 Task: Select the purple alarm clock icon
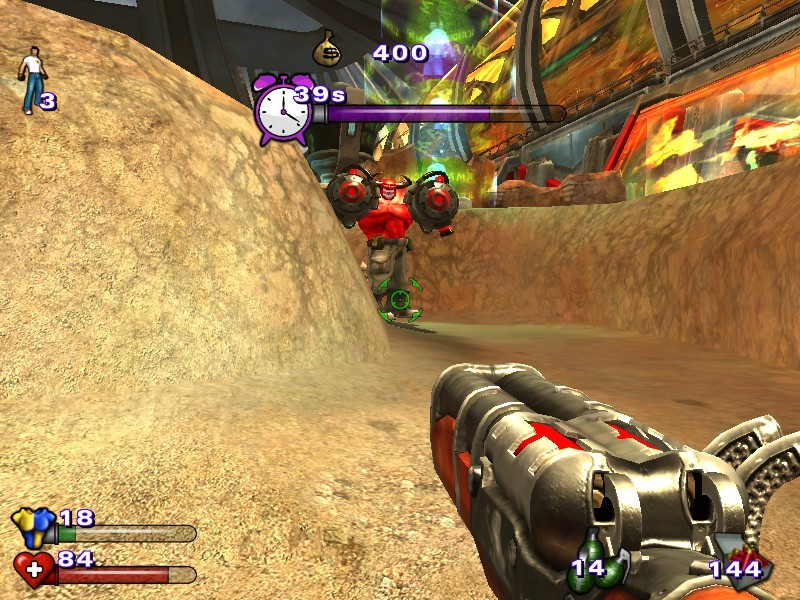pyautogui.click(x=282, y=109)
